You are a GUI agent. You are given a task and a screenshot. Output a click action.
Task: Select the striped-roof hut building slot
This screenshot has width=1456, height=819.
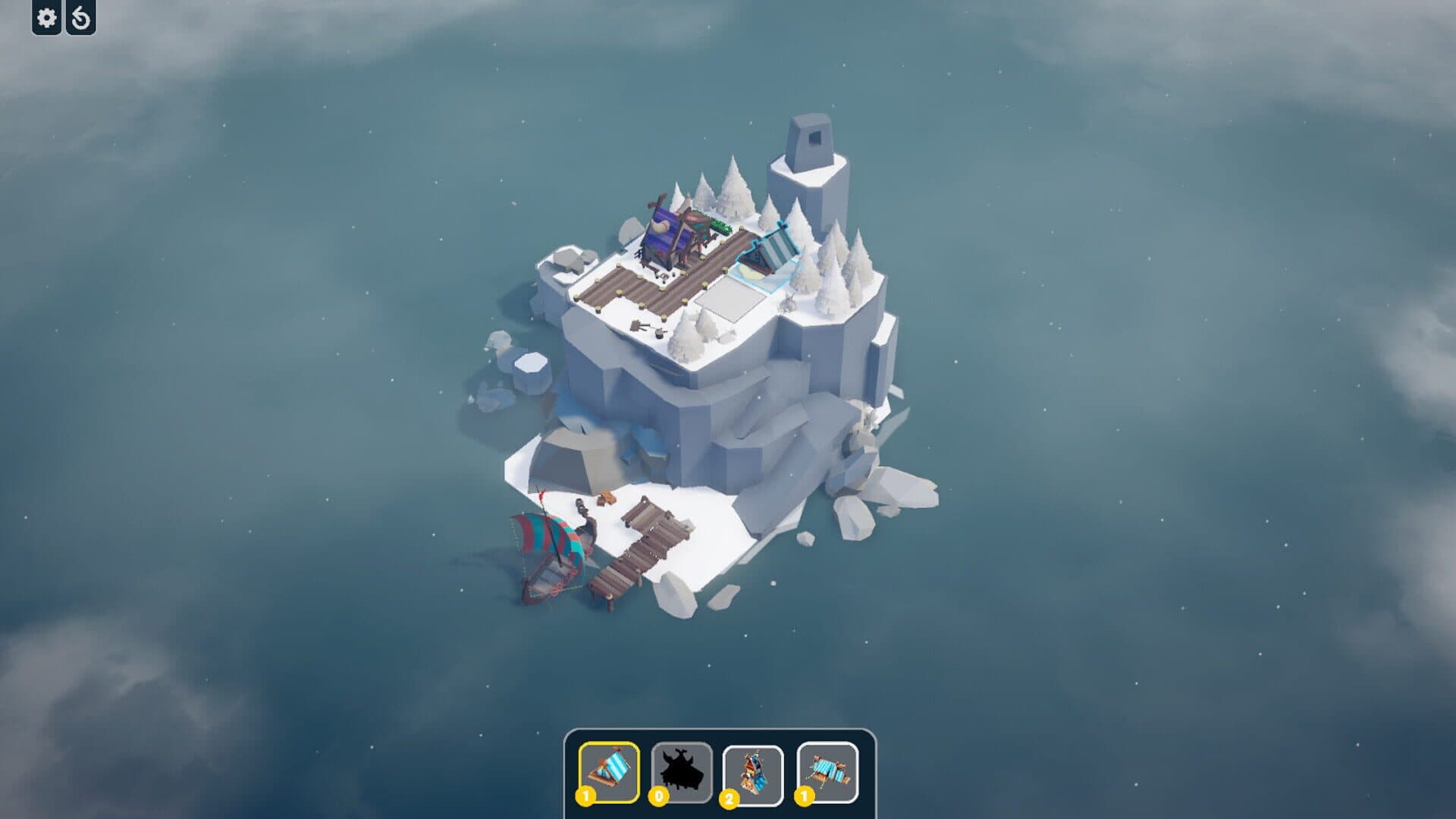coord(608,772)
